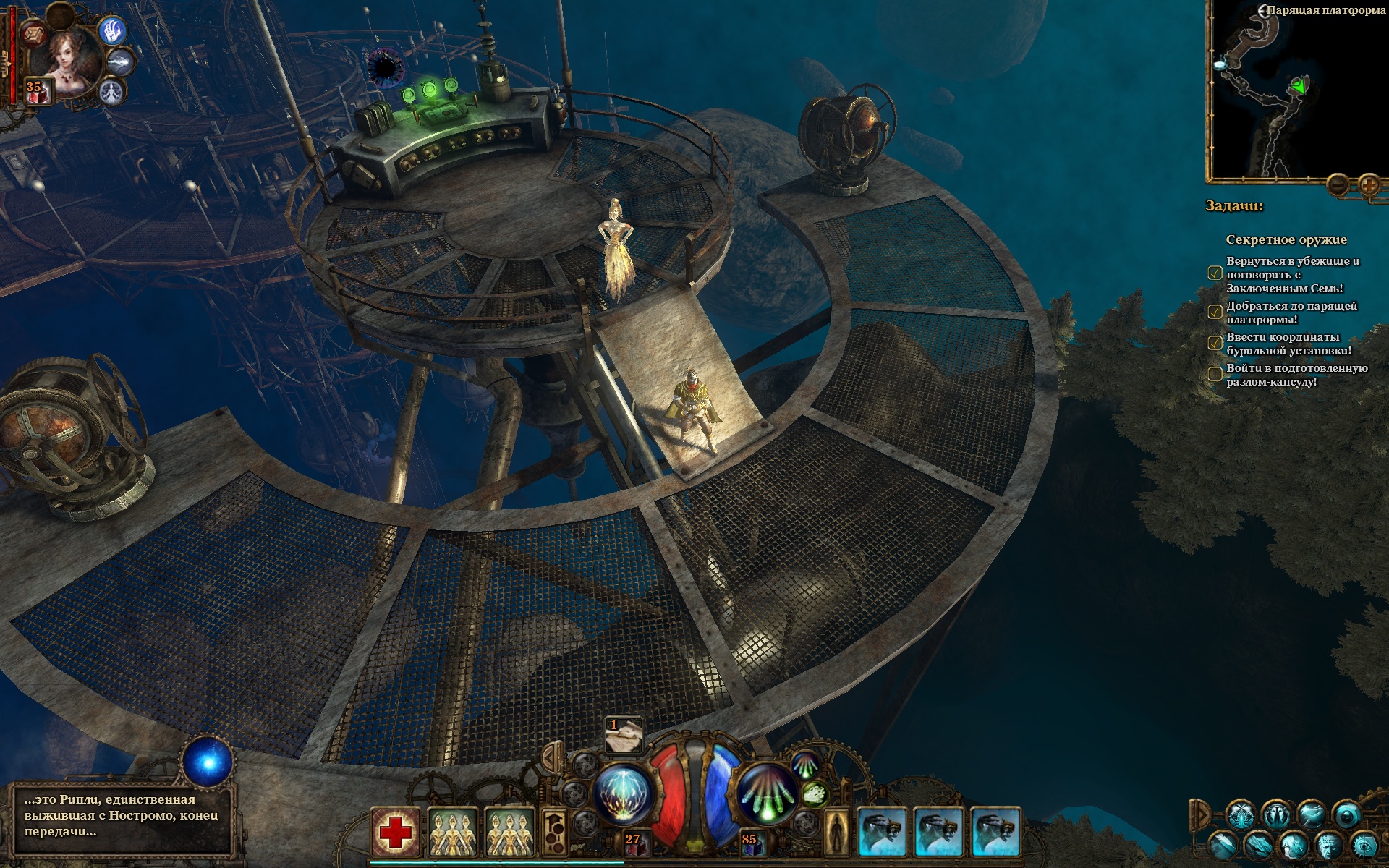This screenshot has height=868, width=1389.
Task: Zoom in the minimap with plus button
Action: [x=1369, y=185]
